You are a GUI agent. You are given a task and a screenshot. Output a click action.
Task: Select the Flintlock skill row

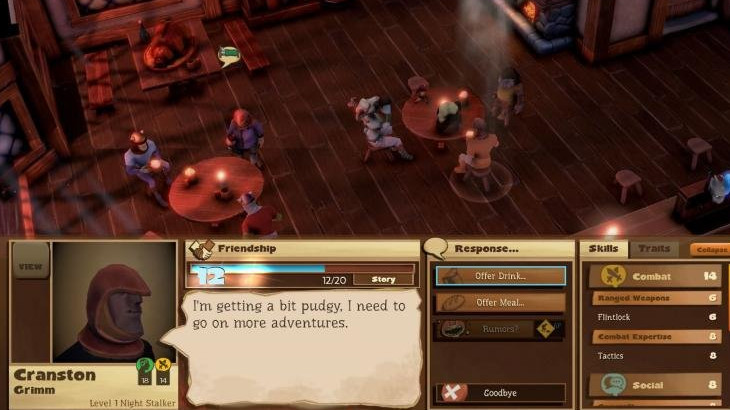coord(654,316)
